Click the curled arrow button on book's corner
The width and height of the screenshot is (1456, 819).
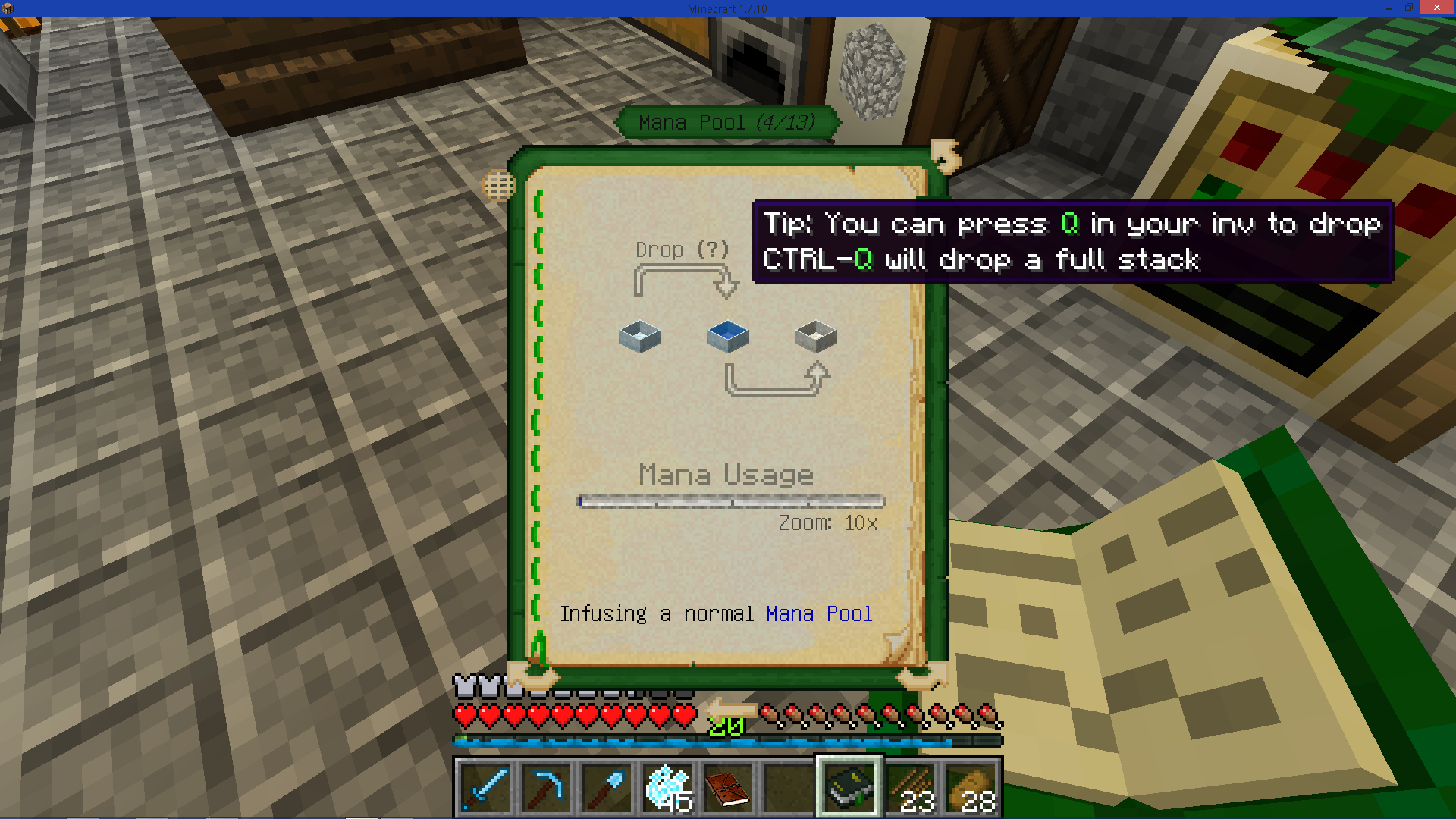coord(945,155)
